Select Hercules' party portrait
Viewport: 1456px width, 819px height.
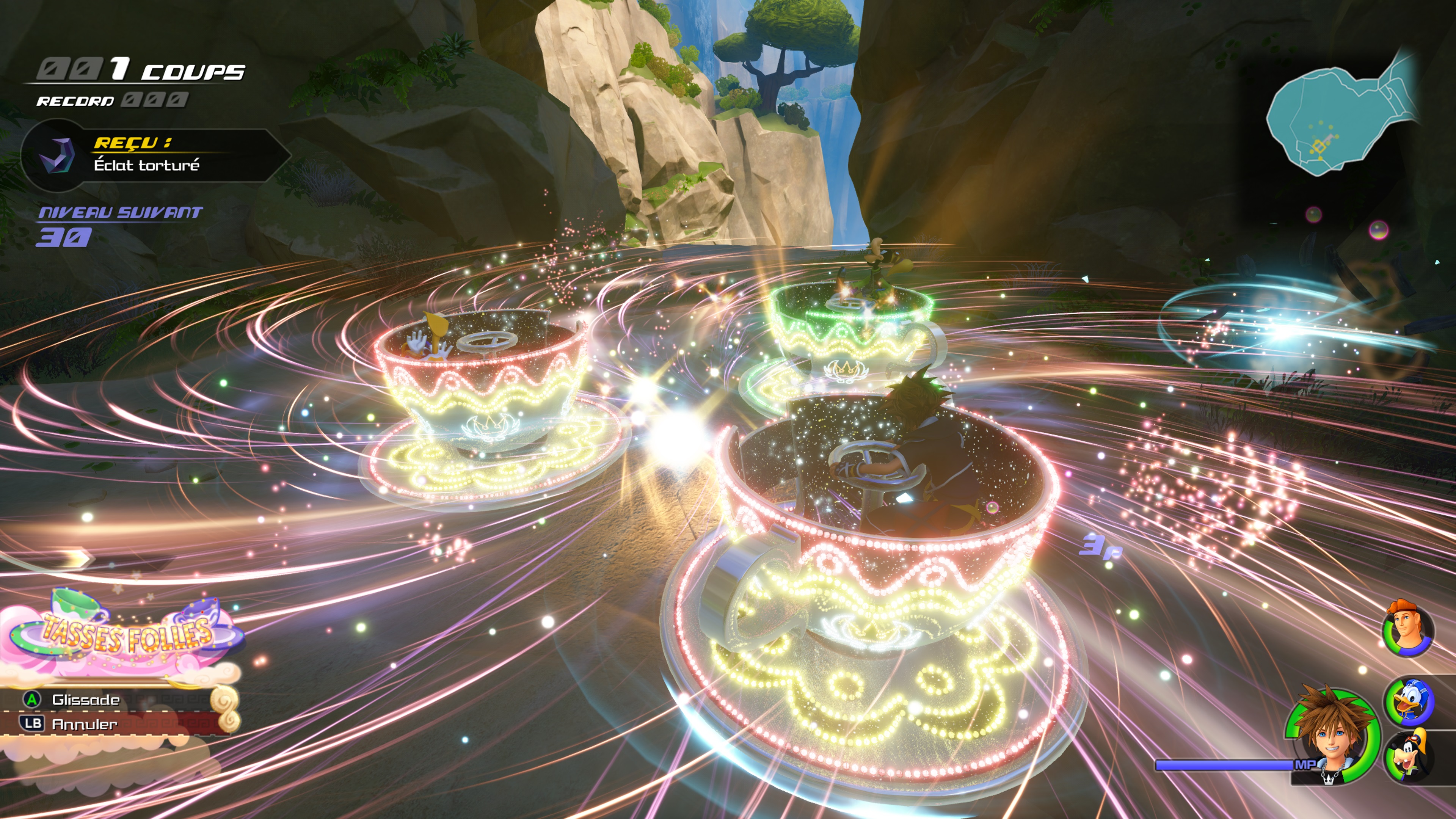tap(1407, 629)
